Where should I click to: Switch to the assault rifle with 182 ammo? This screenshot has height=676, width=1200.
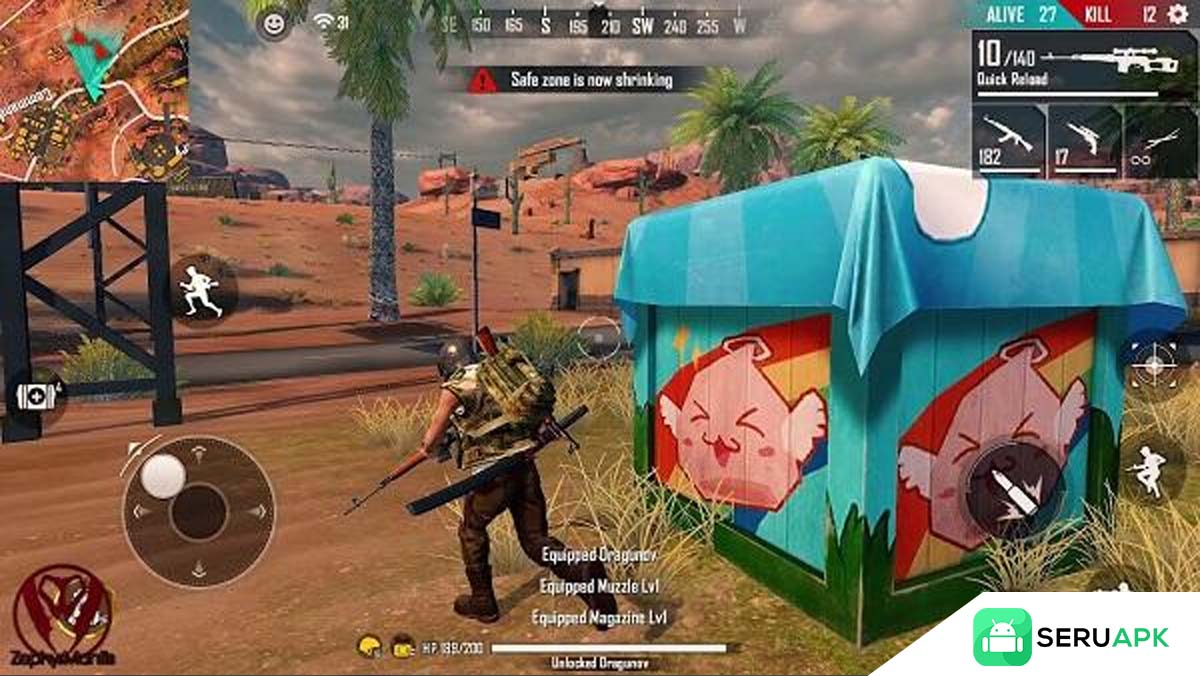pyautogui.click(x=1008, y=141)
